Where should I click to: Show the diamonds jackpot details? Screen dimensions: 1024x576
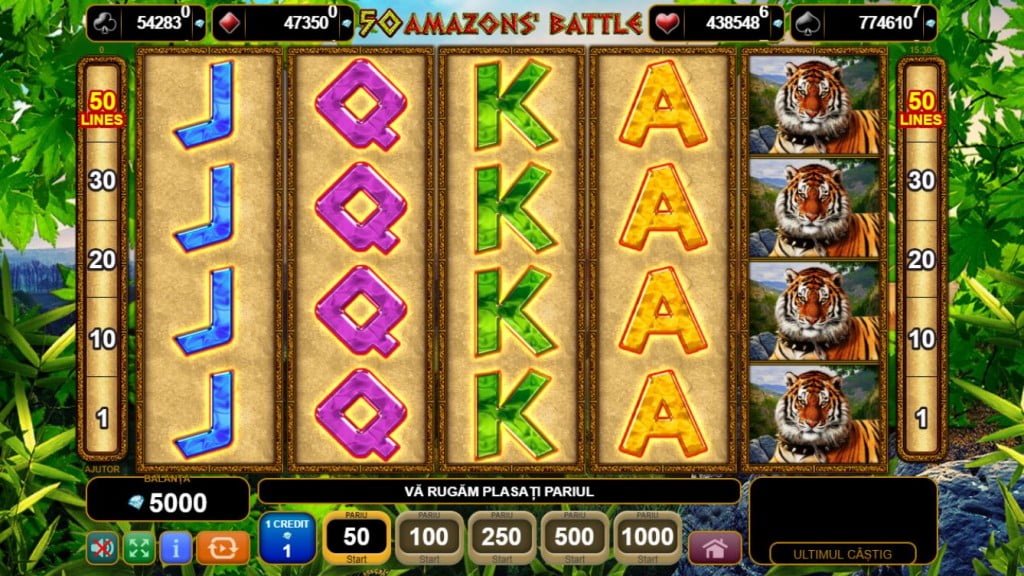click(284, 23)
